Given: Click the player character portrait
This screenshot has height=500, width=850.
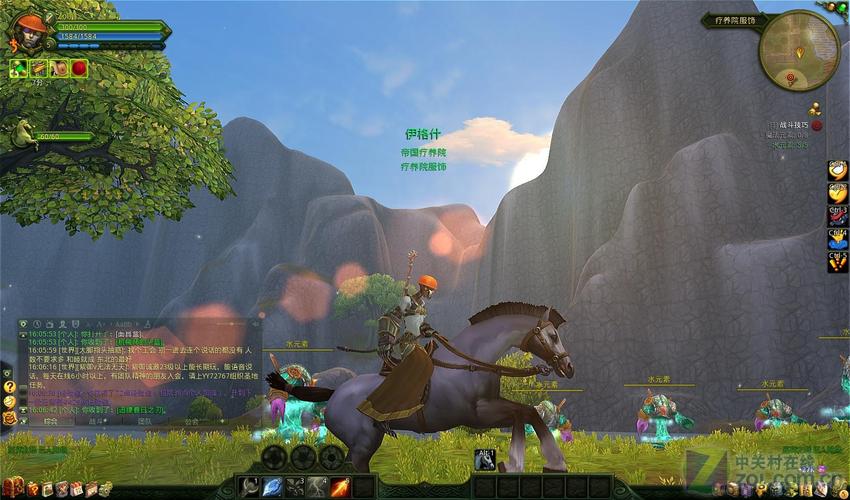Looking at the screenshot, I should 27,33.
